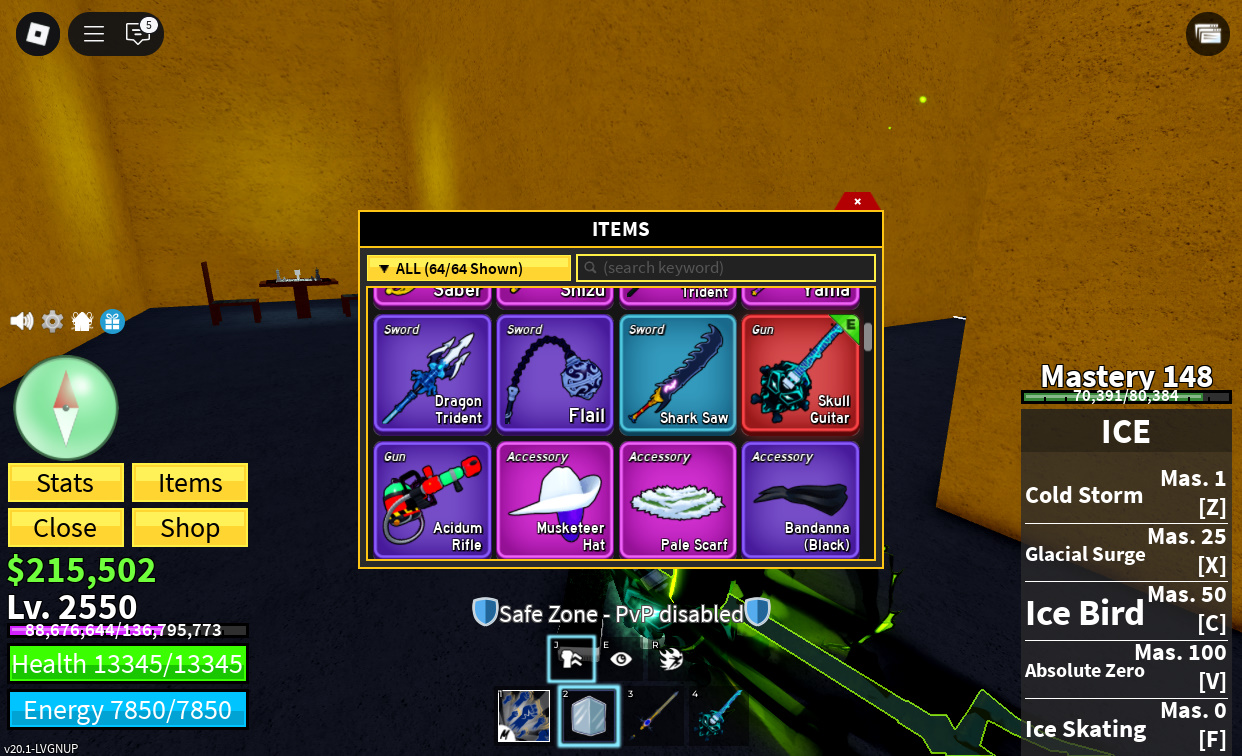Image resolution: width=1242 pixels, height=756 pixels.
Task: Close the Items window
Action: click(857, 201)
